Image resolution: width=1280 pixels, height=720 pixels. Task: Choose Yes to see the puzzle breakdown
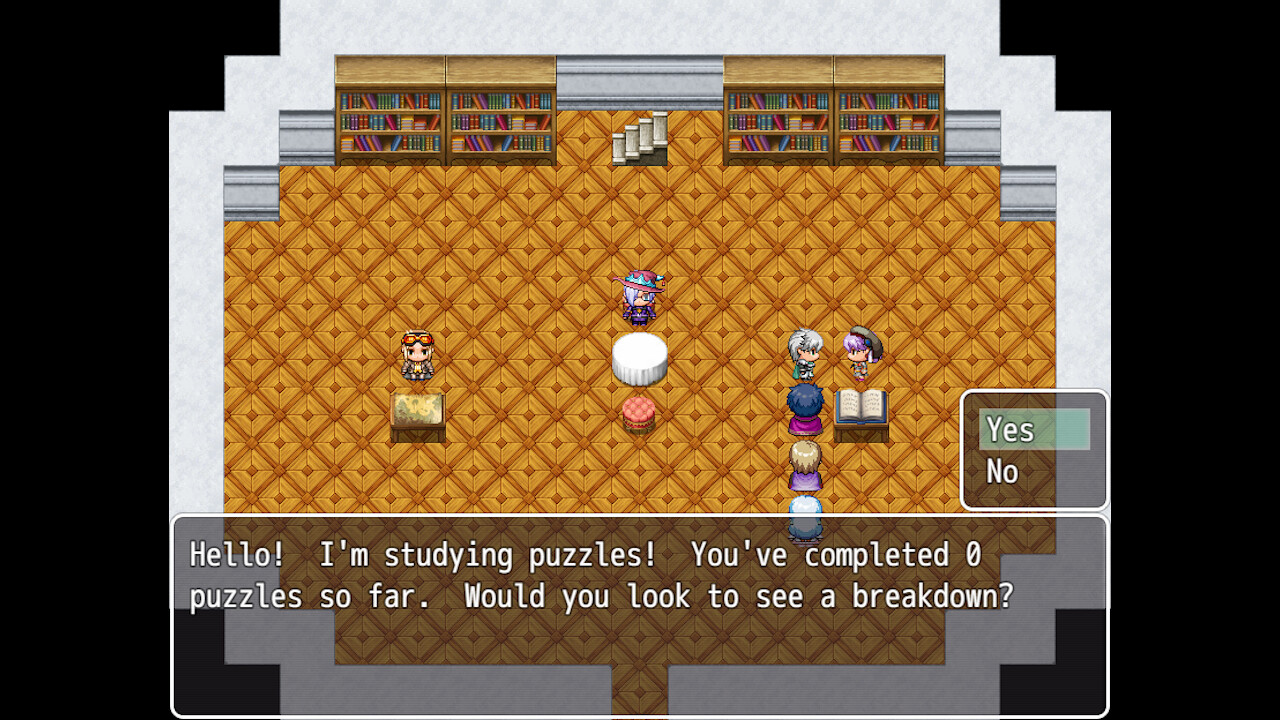(x=1032, y=430)
